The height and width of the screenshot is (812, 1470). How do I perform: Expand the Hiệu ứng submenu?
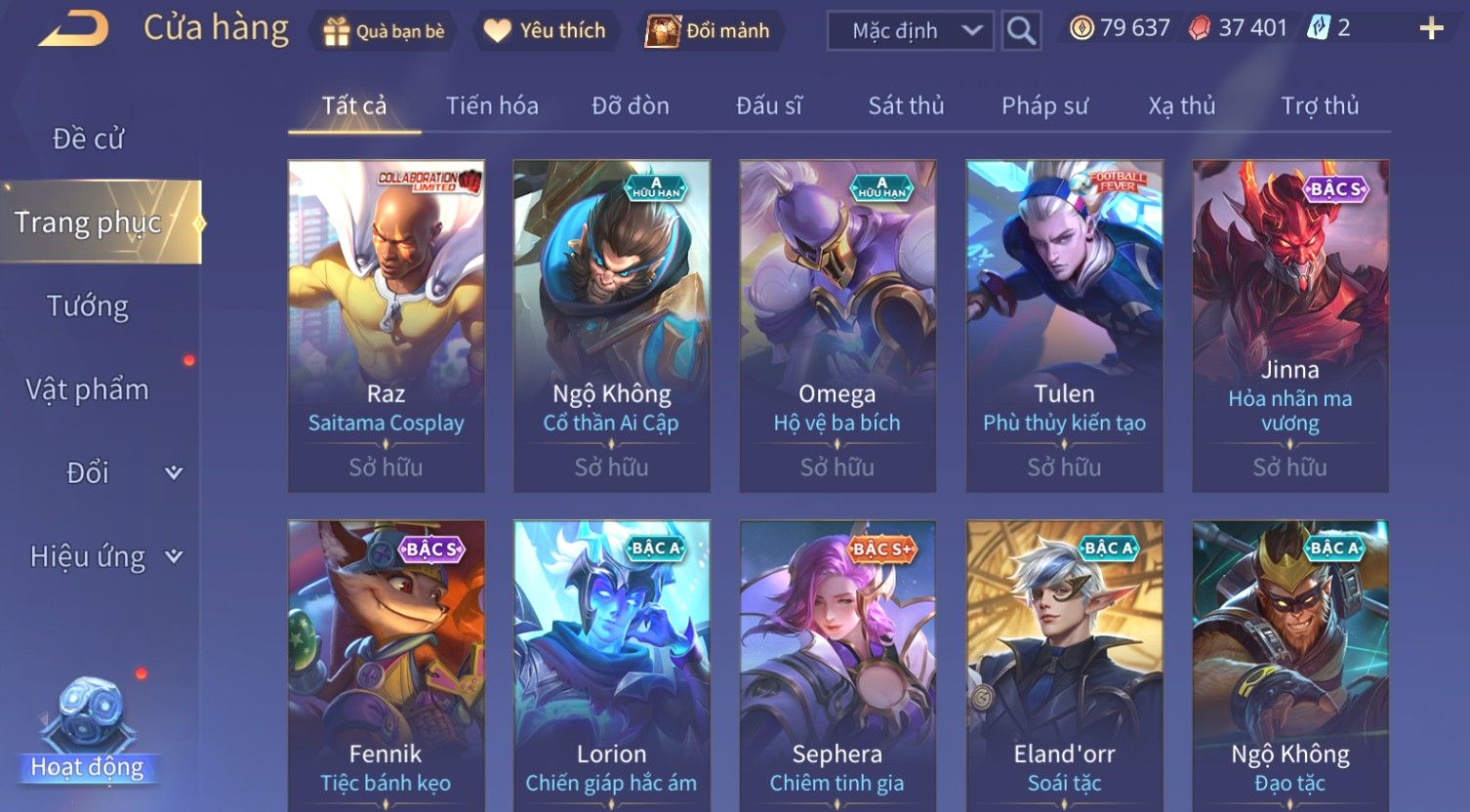click(105, 556)
